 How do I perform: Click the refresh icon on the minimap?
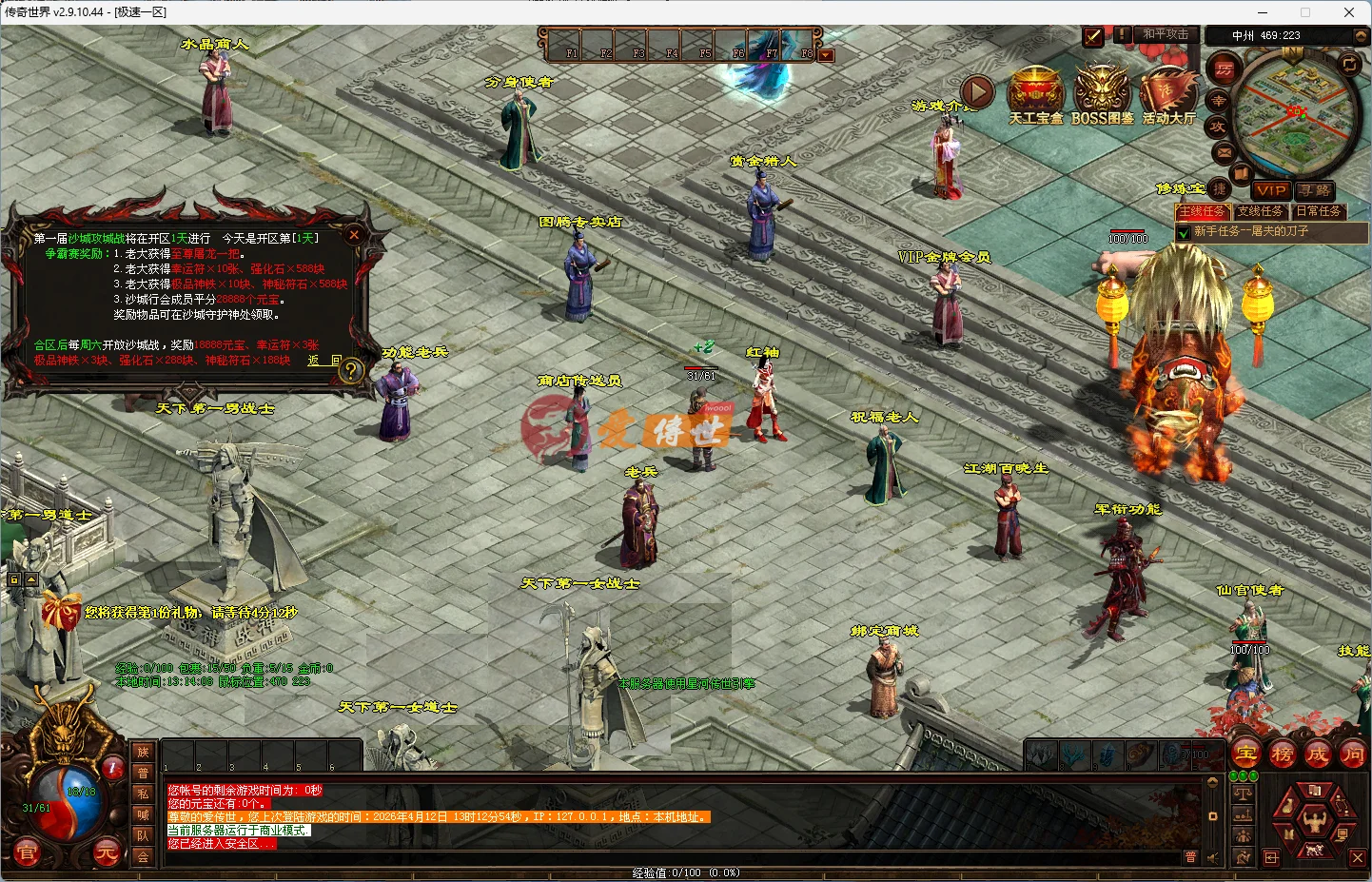tap(1349, 66)
